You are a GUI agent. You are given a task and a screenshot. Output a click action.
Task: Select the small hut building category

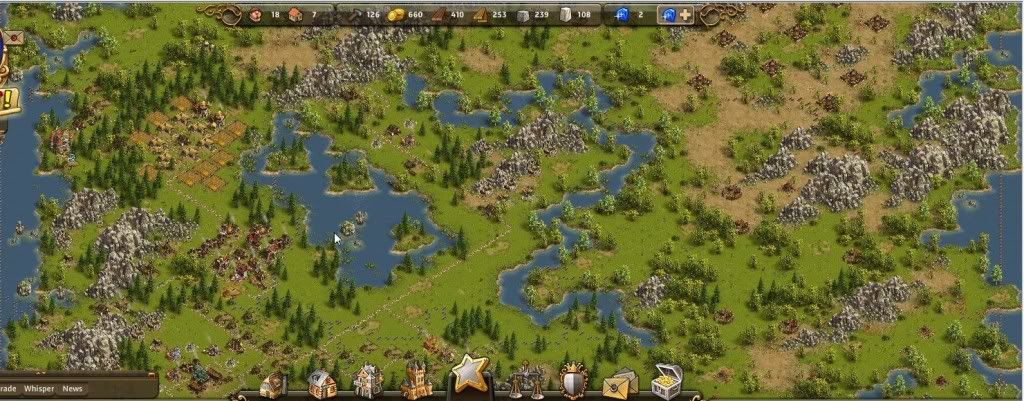click(273, 385)
